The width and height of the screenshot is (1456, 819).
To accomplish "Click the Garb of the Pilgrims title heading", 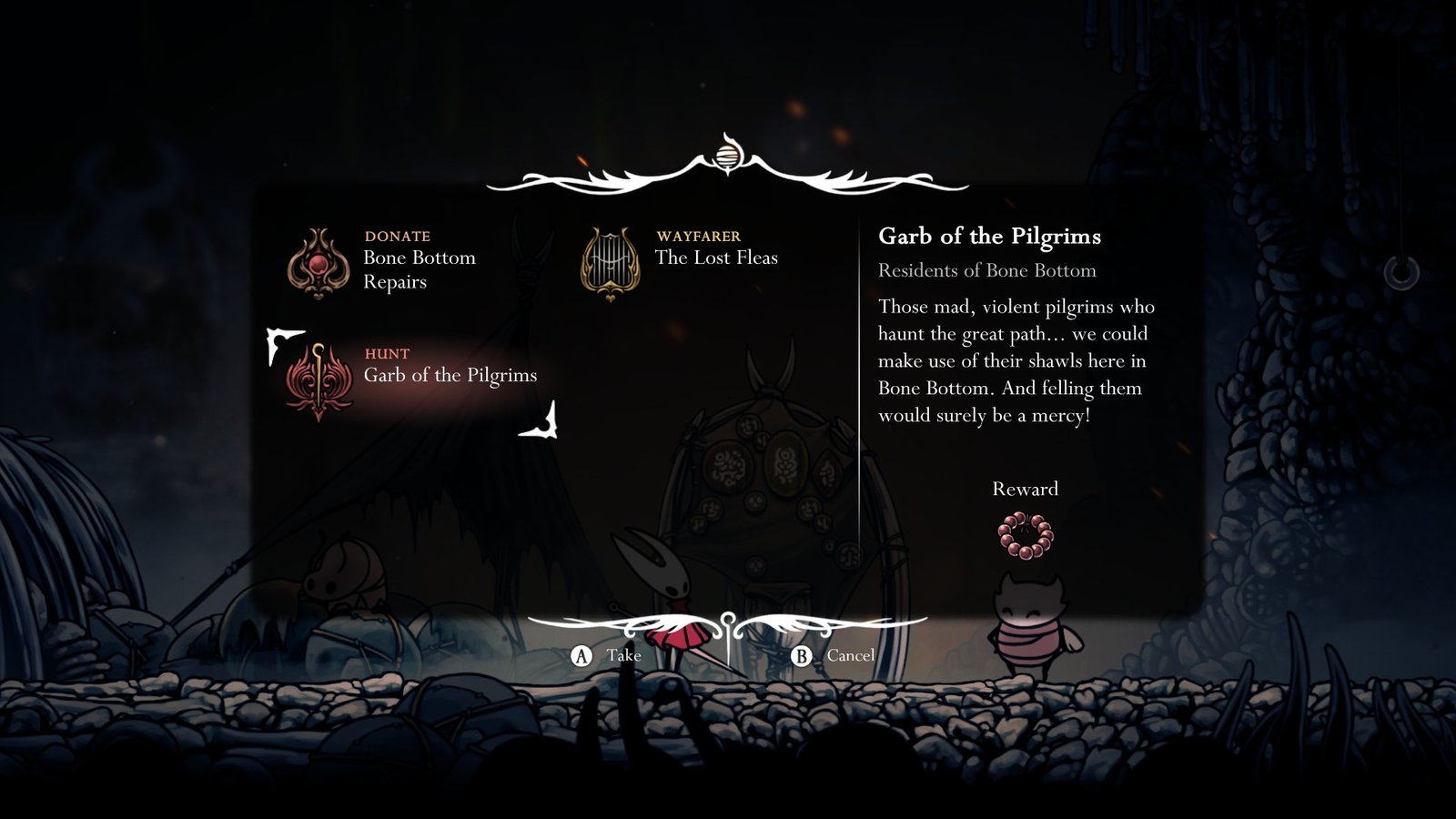I will (990, 236).
